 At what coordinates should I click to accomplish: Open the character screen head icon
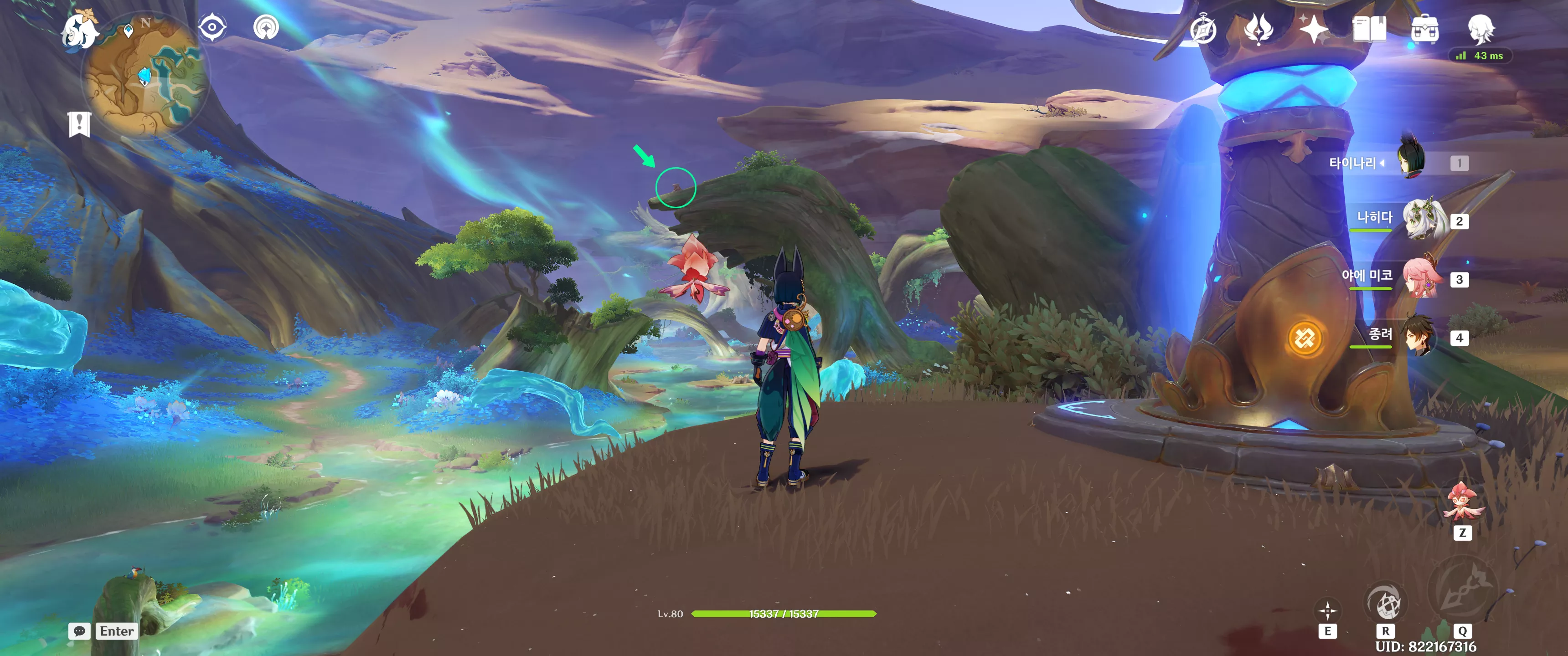point(1480,29)
